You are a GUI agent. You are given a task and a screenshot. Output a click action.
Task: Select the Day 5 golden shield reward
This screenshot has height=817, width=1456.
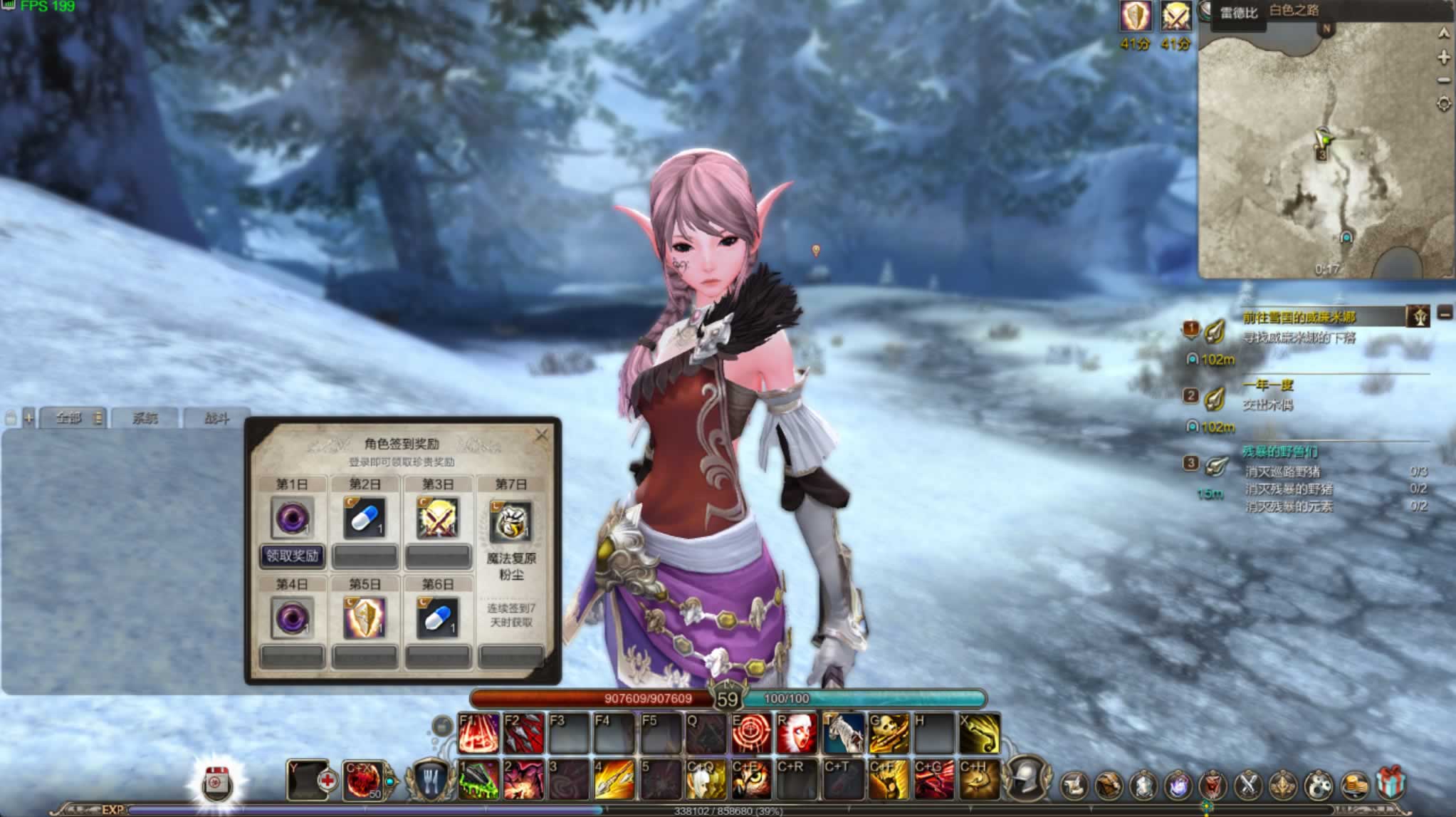click(365, 618)
